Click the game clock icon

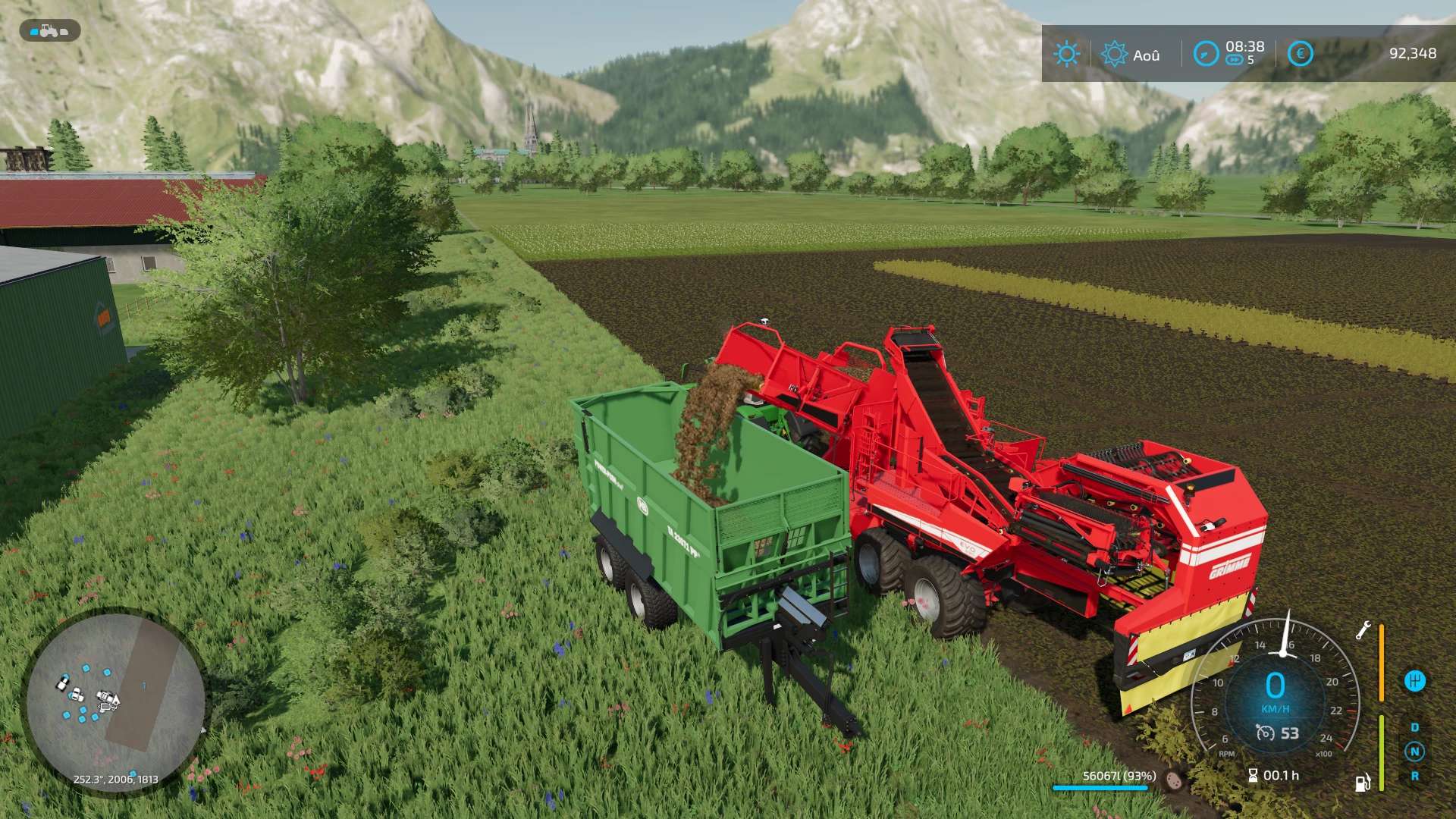pyautogui.click(x=1206, y=54)
